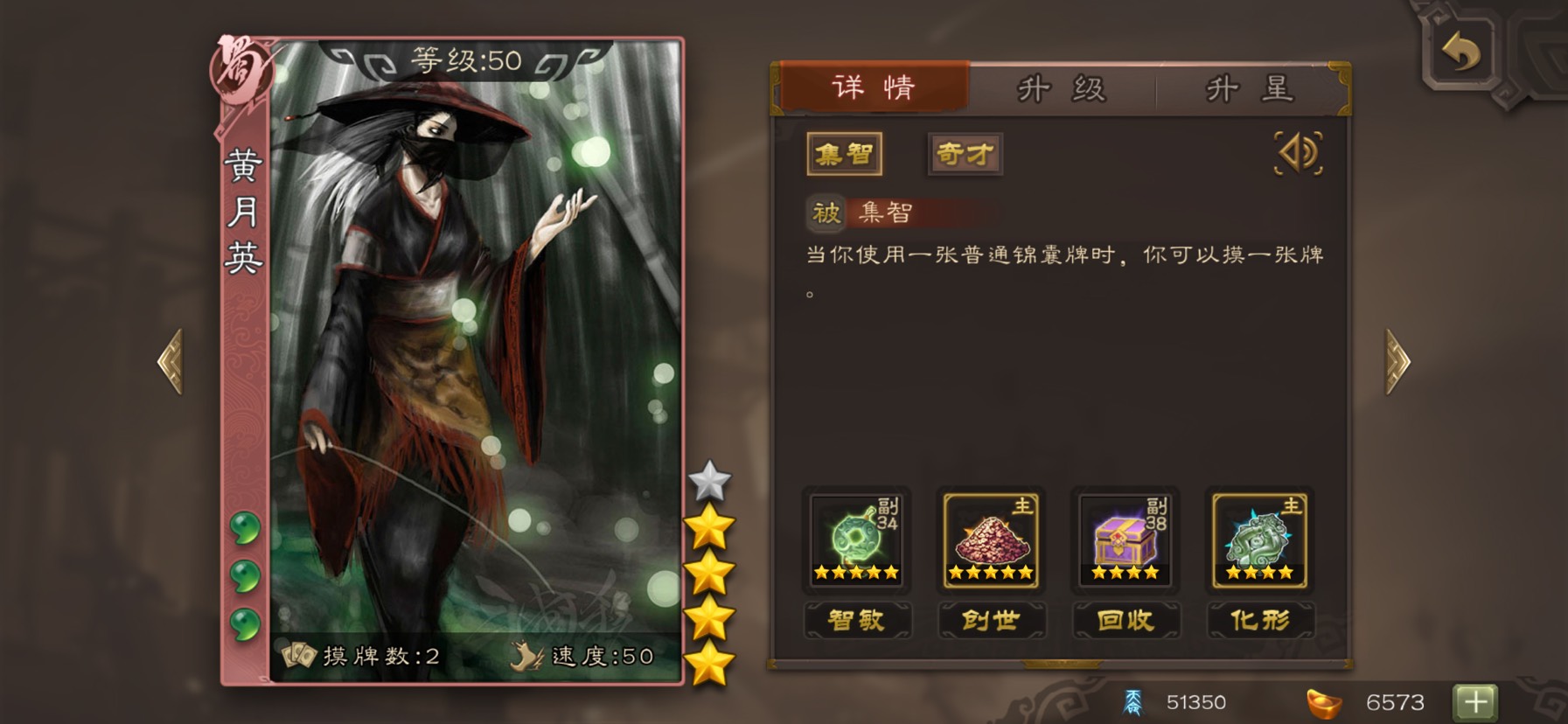Go back with the return arrow
1568x724 pixels.
[1461, 52]
